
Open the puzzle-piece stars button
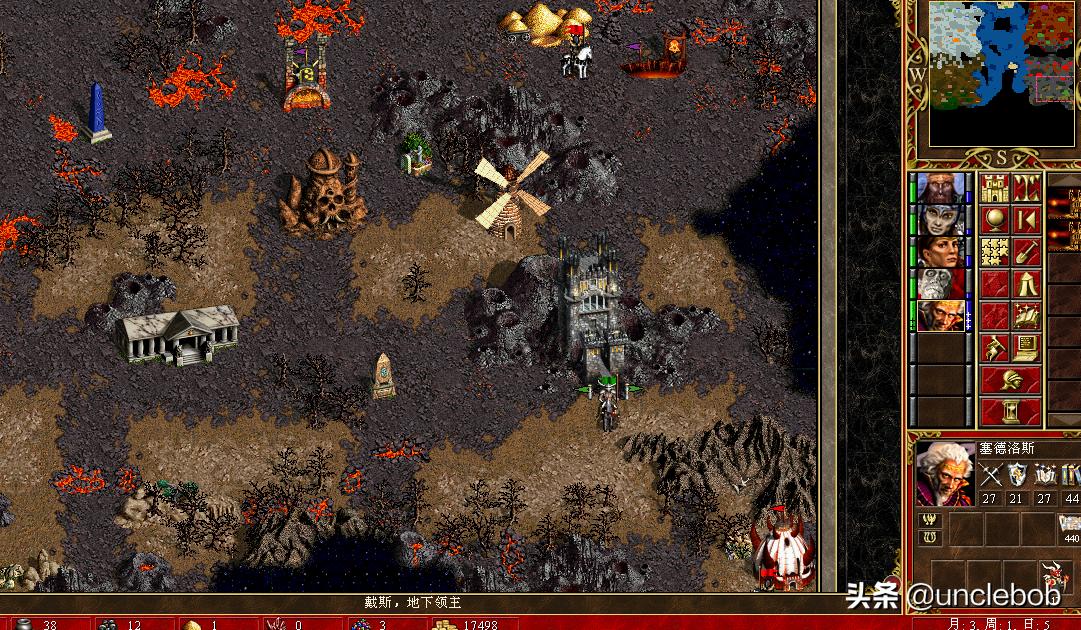(x=994, y=252)
